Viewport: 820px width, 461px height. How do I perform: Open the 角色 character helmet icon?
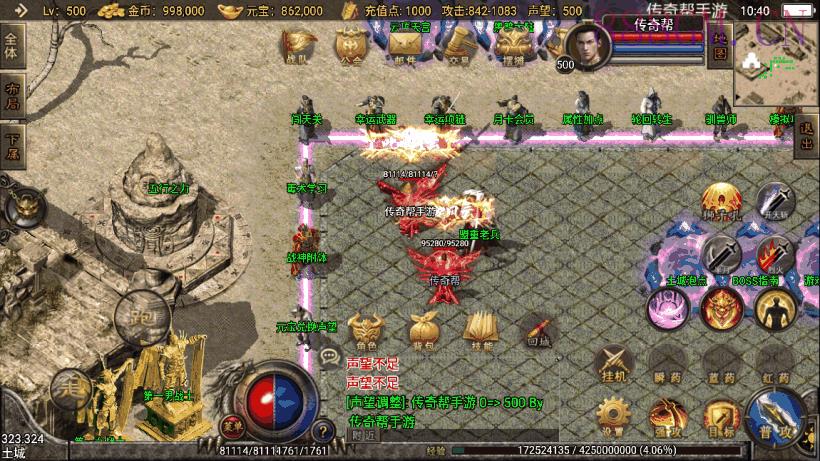coord(364,330)
